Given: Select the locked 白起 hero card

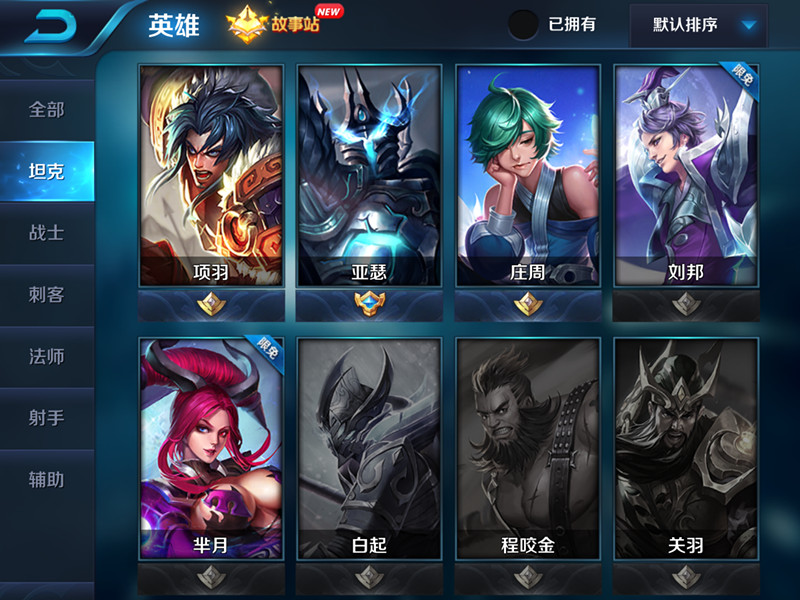Looking at the screenshot, I should tap(369, 447).
